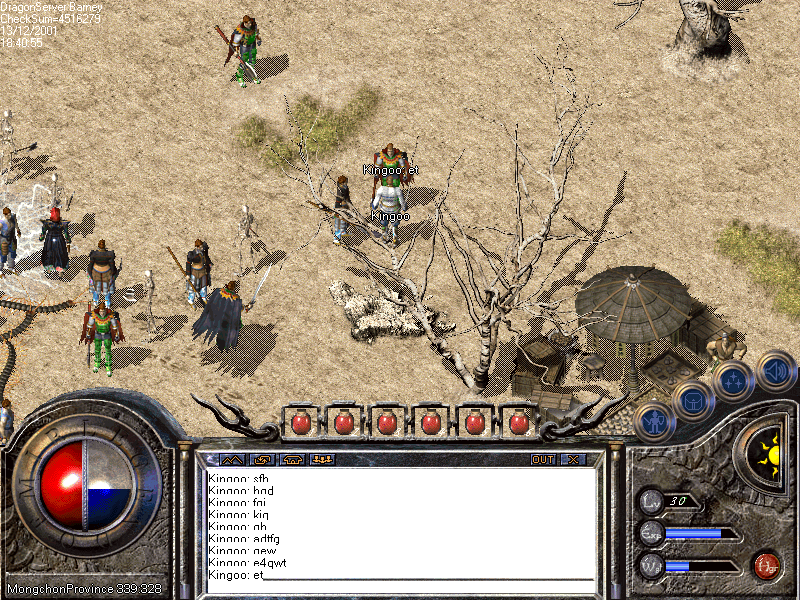Click the OUT logout button

[542, 460]
